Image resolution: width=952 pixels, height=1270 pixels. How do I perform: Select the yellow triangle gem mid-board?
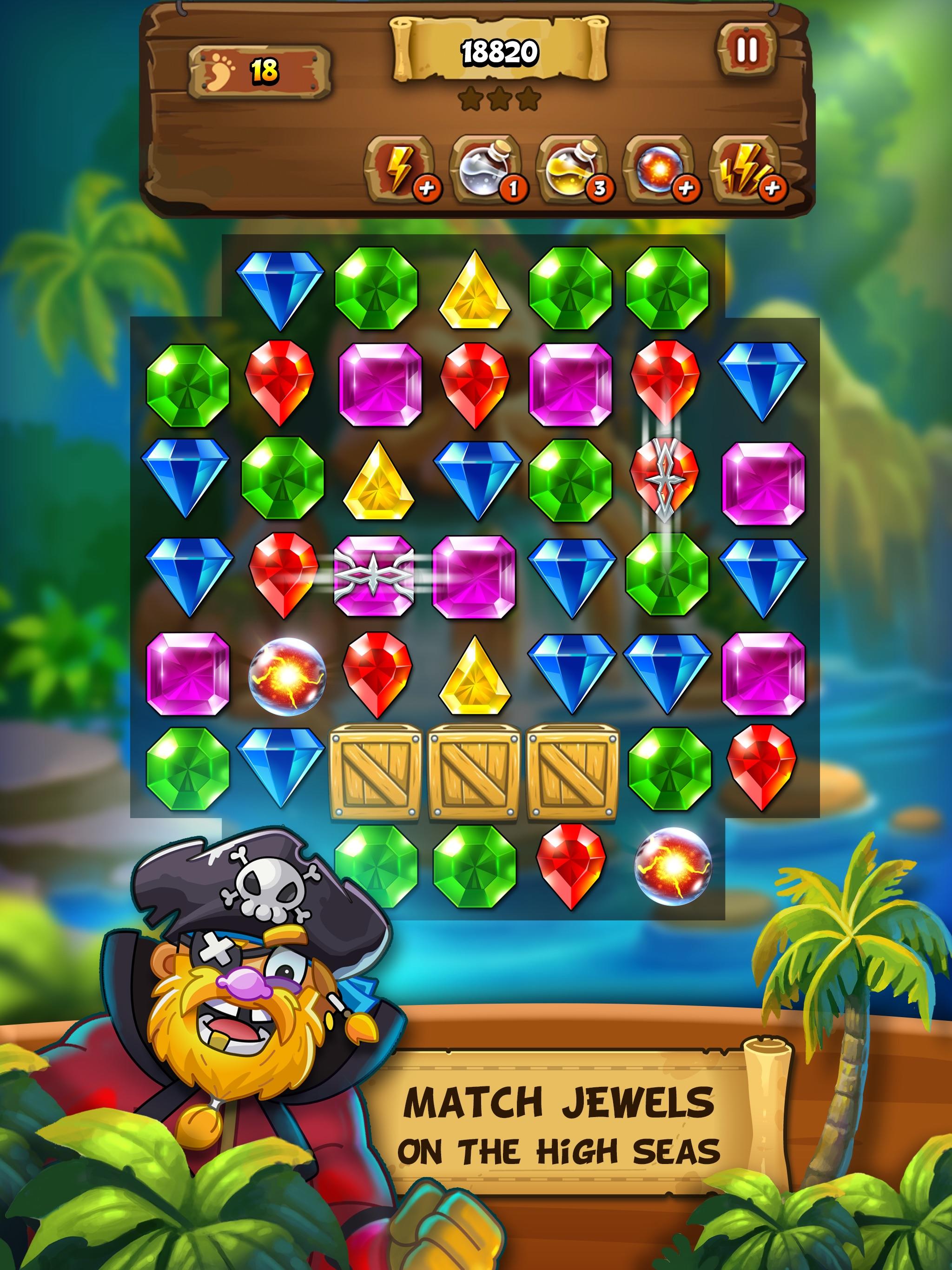coord(476,677)
